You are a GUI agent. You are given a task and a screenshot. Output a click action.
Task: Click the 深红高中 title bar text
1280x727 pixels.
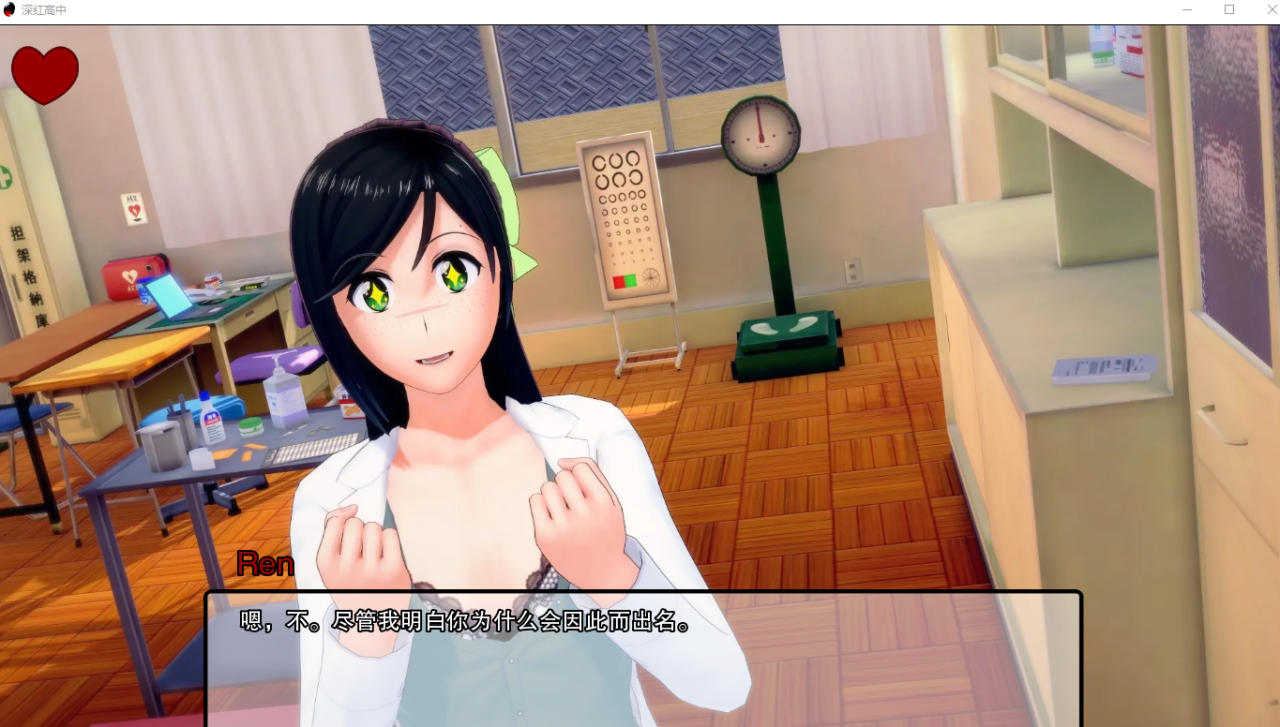(x=45, y=10)
